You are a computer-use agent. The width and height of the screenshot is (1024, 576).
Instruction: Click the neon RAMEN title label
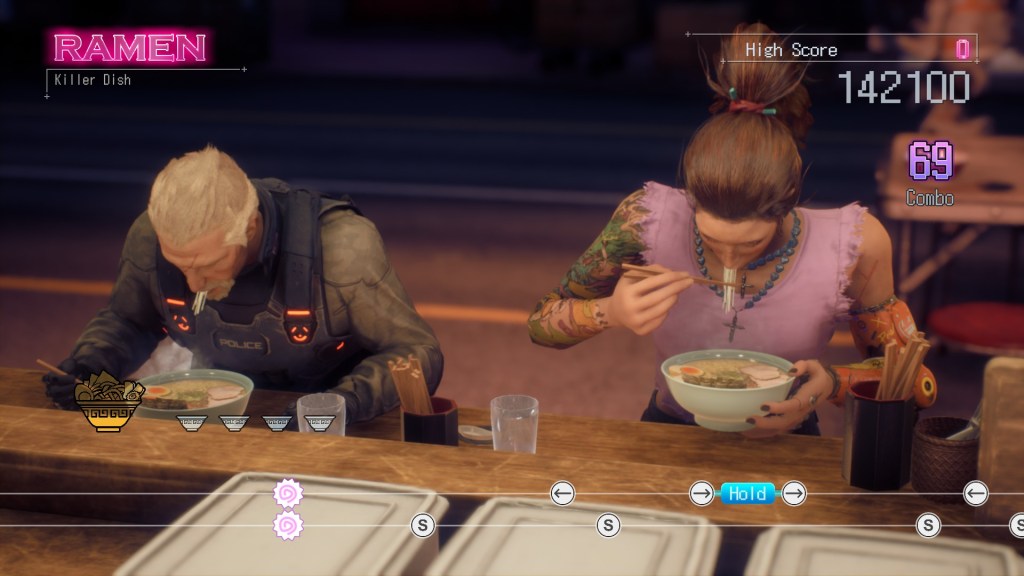[x=130, y=47]
